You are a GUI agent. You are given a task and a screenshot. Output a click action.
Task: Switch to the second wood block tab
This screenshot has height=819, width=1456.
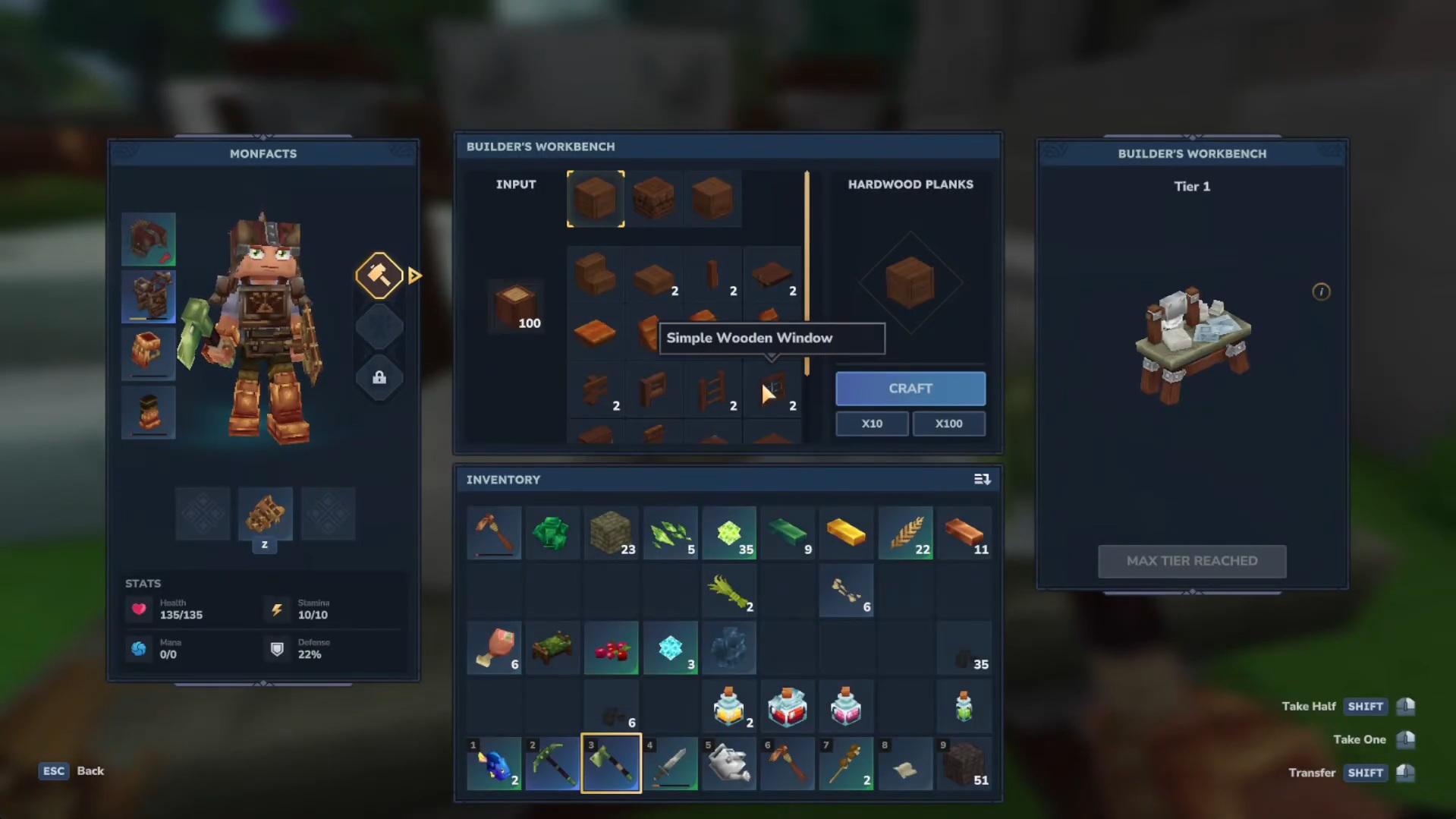[x=654, y=198]
